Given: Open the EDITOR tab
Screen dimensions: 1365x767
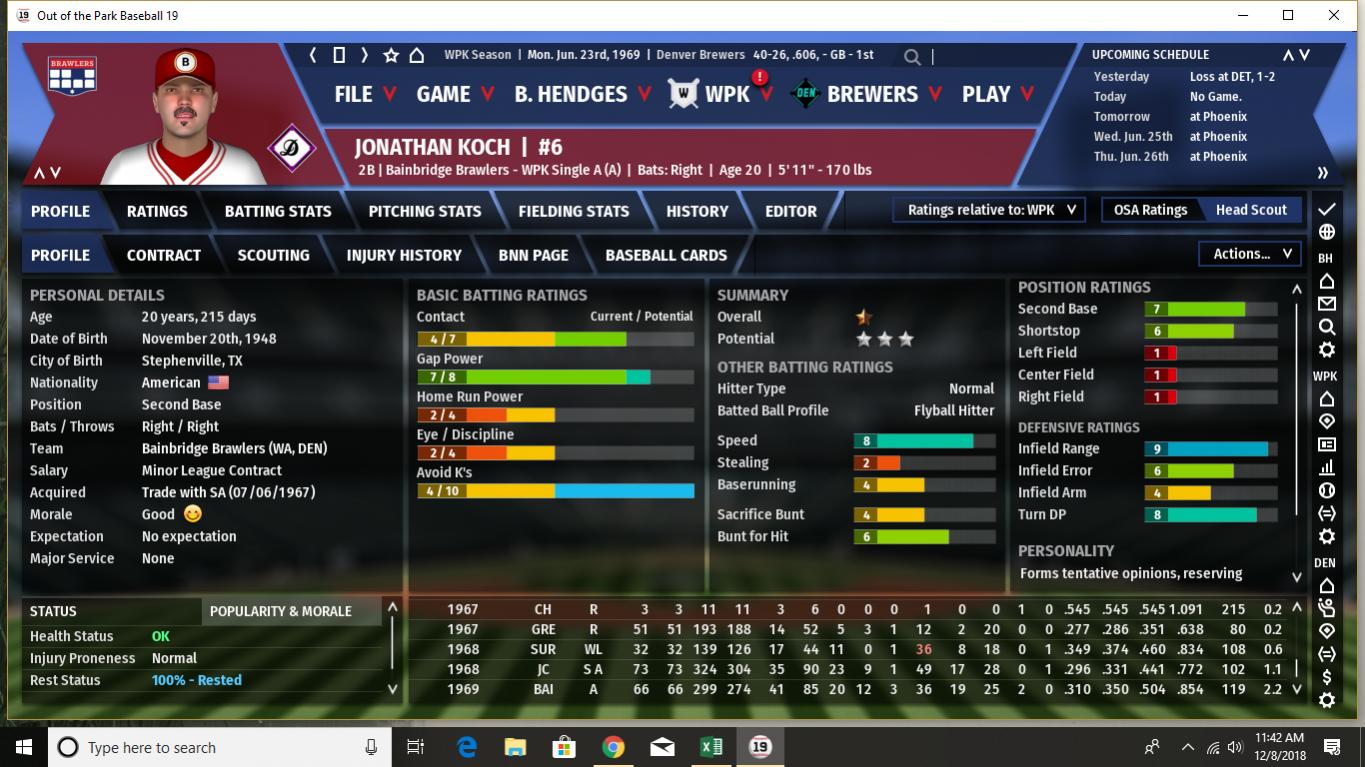Looking at the screenshot, I should coord(791,211).
